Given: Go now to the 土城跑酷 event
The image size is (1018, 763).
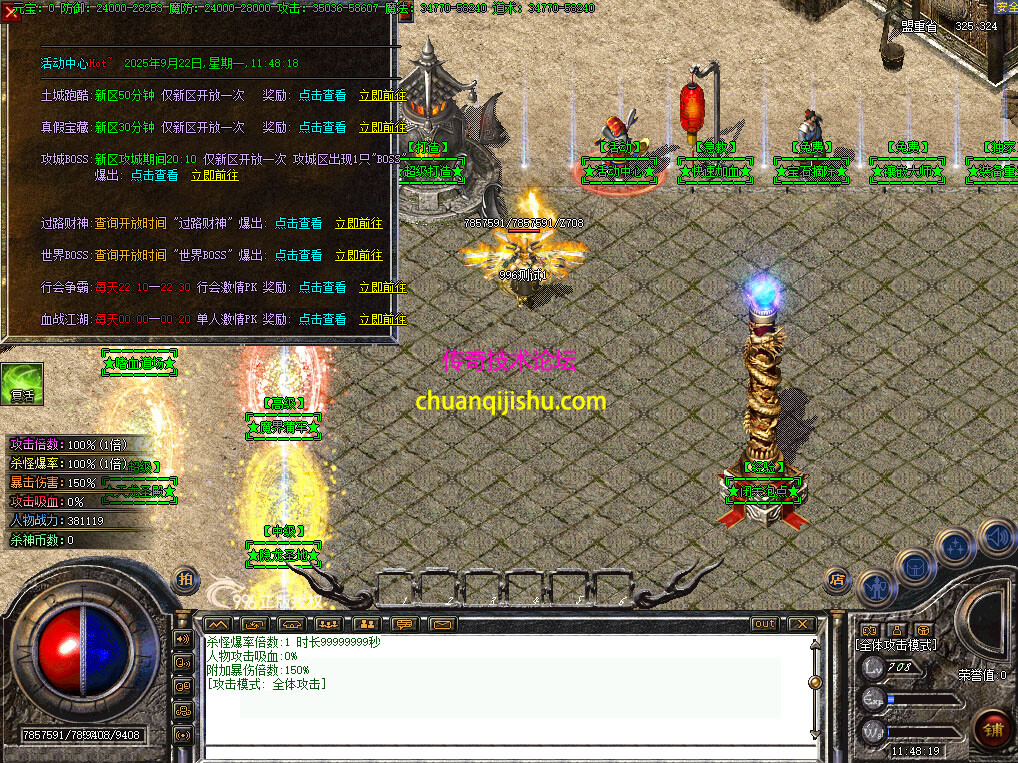Looking at the screenshot, I should [382, 96].
